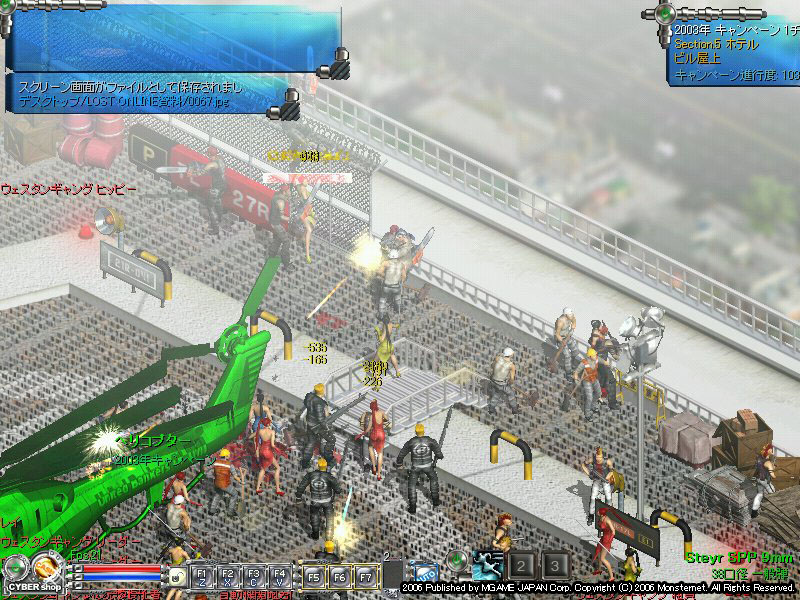Choose the equipped gun in weapon slot 1
The width and height of the screenshot is (800, 600).
(488, 566)
